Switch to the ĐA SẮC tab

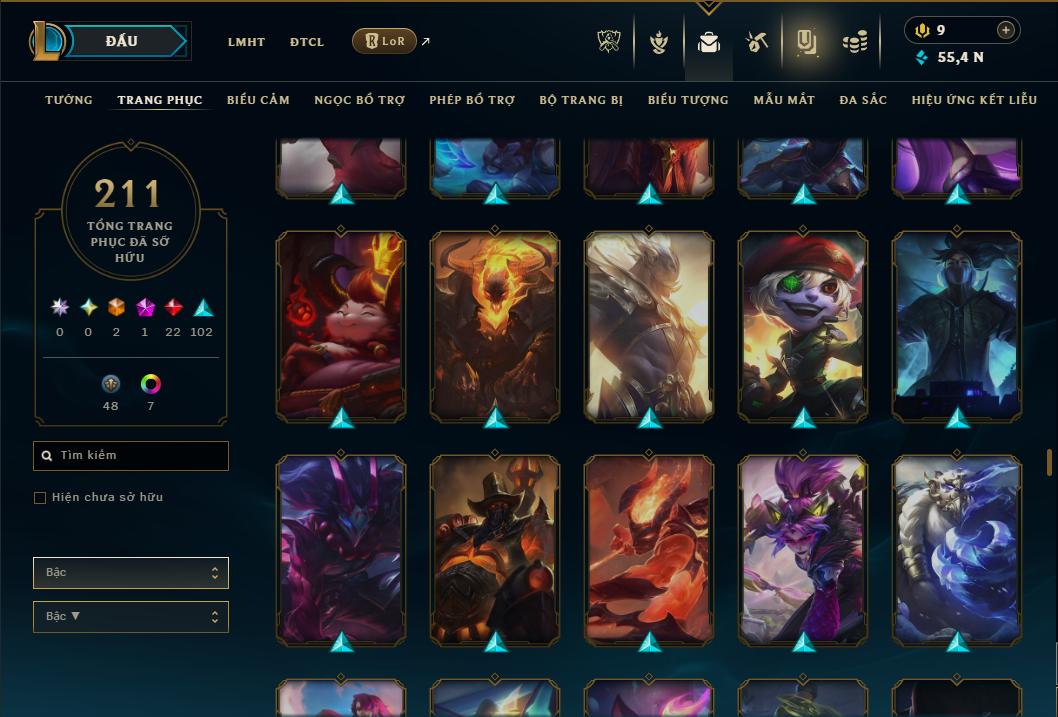(863, 100)
